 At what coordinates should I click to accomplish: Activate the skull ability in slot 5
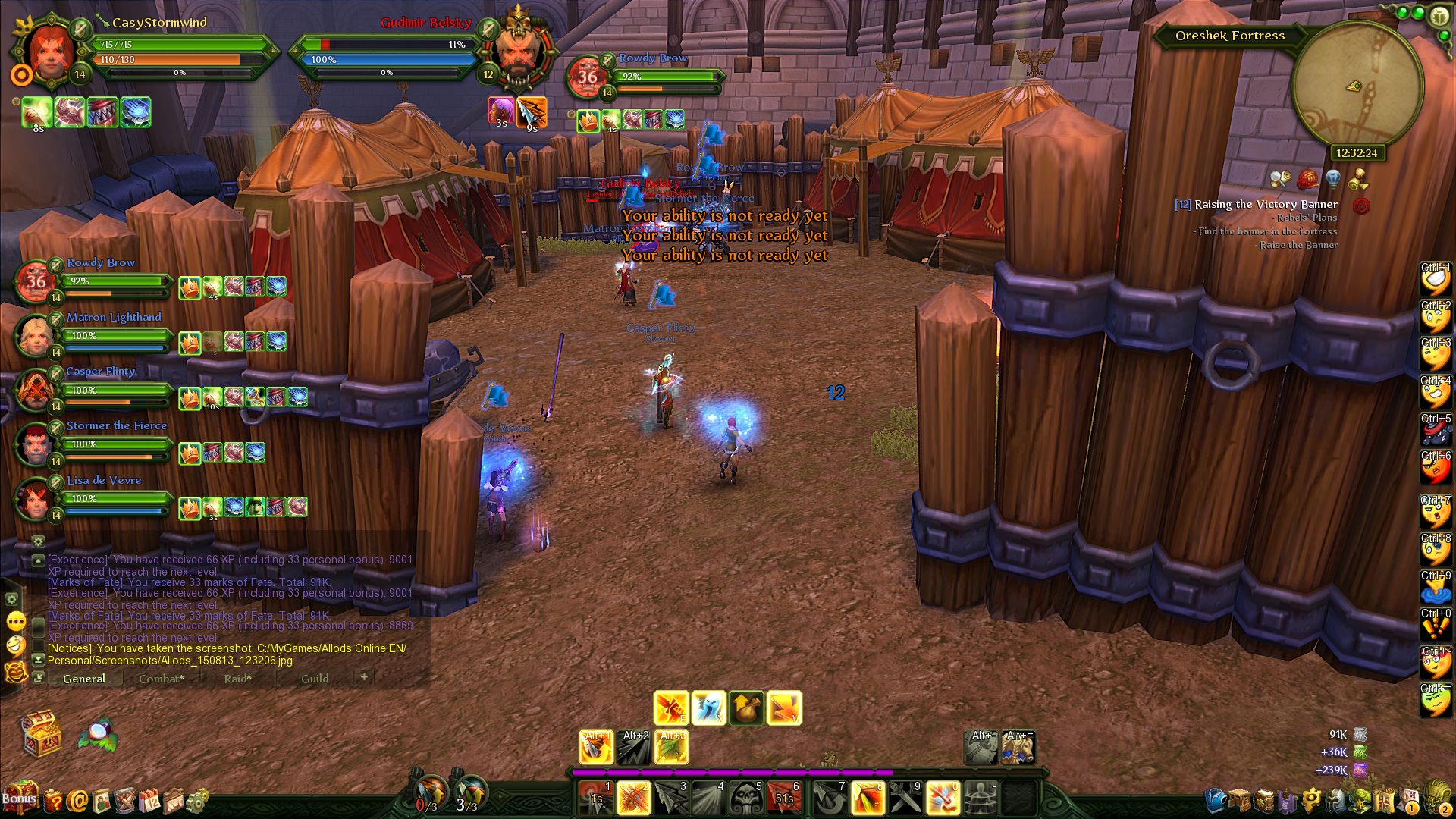pyautogui.click(x=746, y=799)
